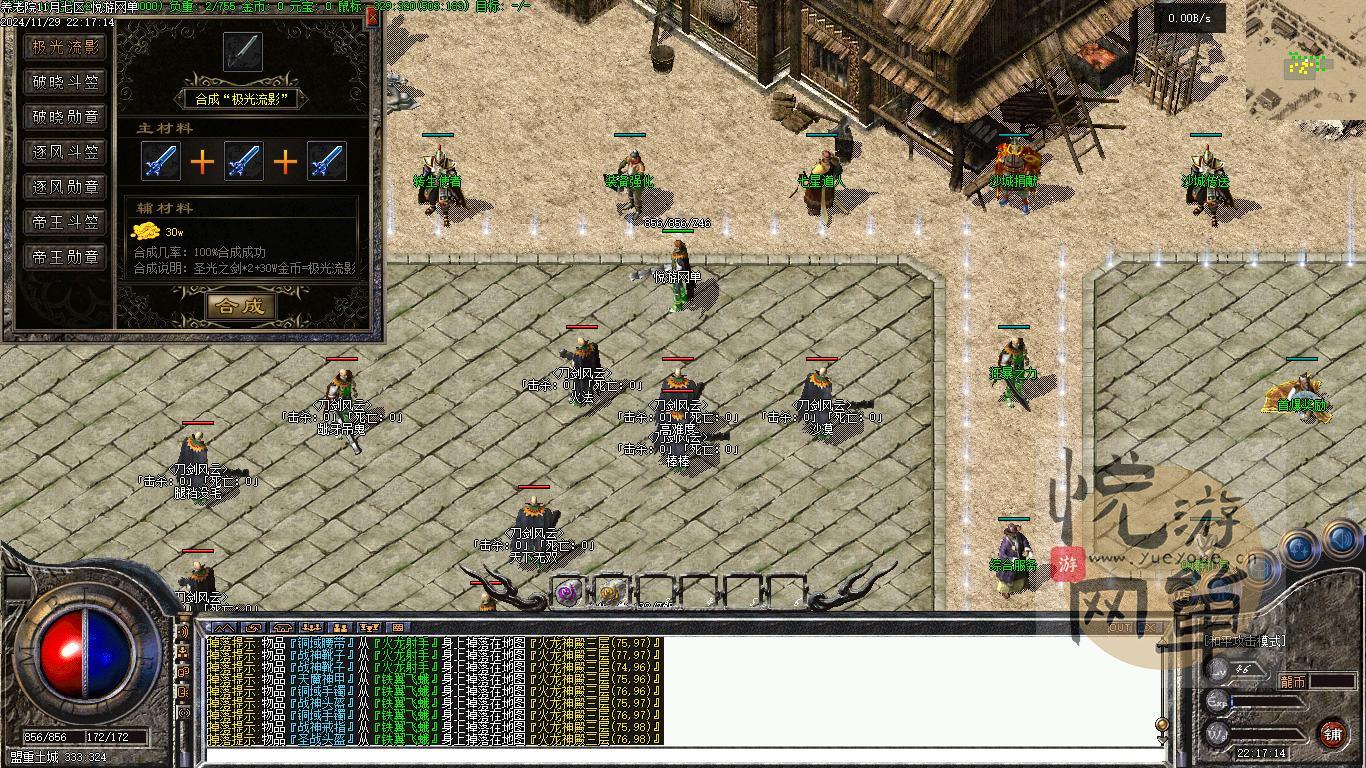The image size is (1366, 768).
Task: Click the minimap in the top-right corner
Action: click(x=1305, y=62)
